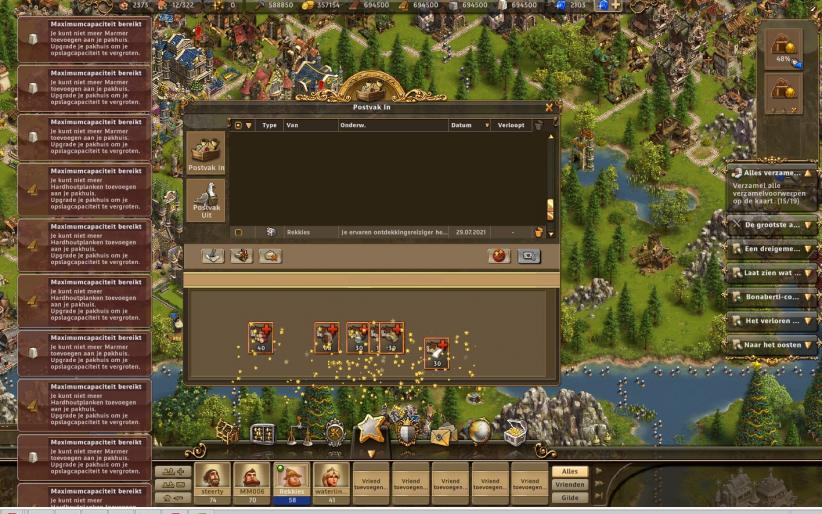The height and width of the screenshot is (514, 822).
Task: Open the mail from Rekkies
Action: pos(390,232)
